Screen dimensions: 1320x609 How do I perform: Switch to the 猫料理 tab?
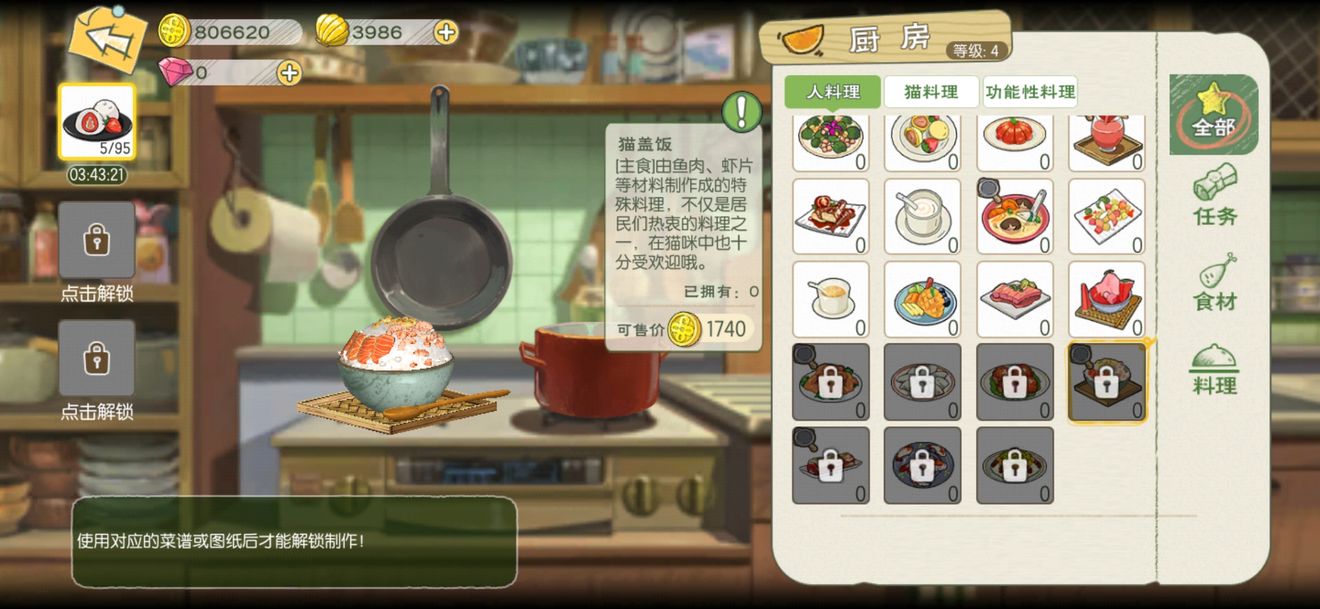[x=931, y=92]
